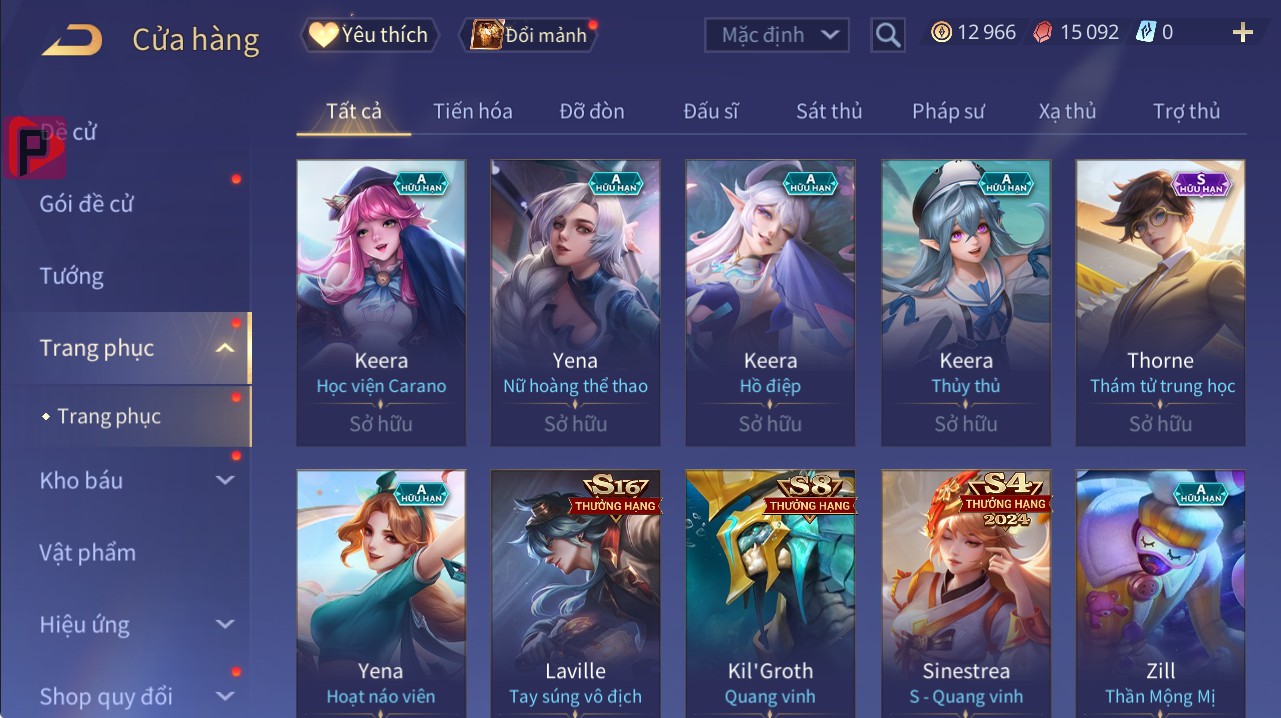Switch to the Đỡ đòn tab
Screen dimensions: 1281x718
point(592,111)
